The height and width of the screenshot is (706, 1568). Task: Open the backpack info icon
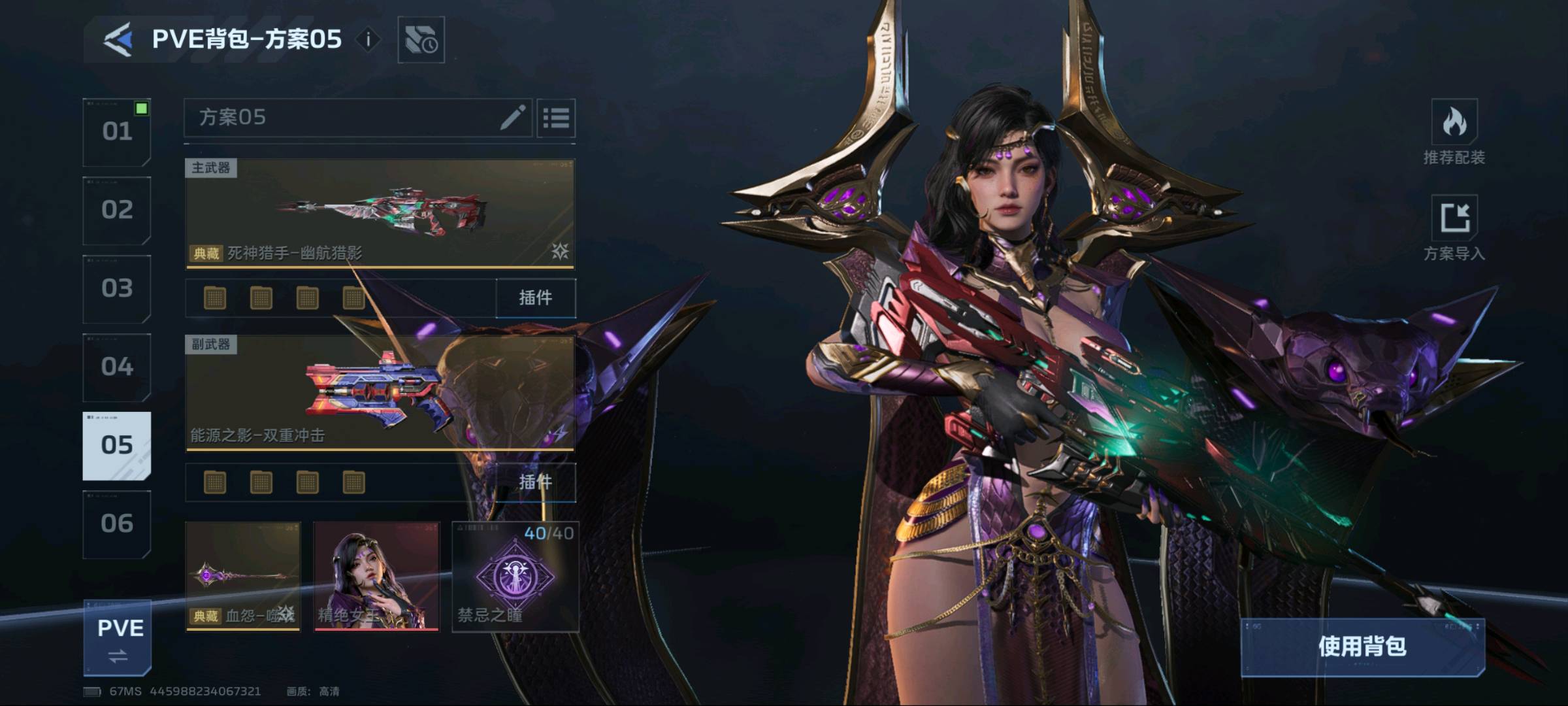point(368,40)
